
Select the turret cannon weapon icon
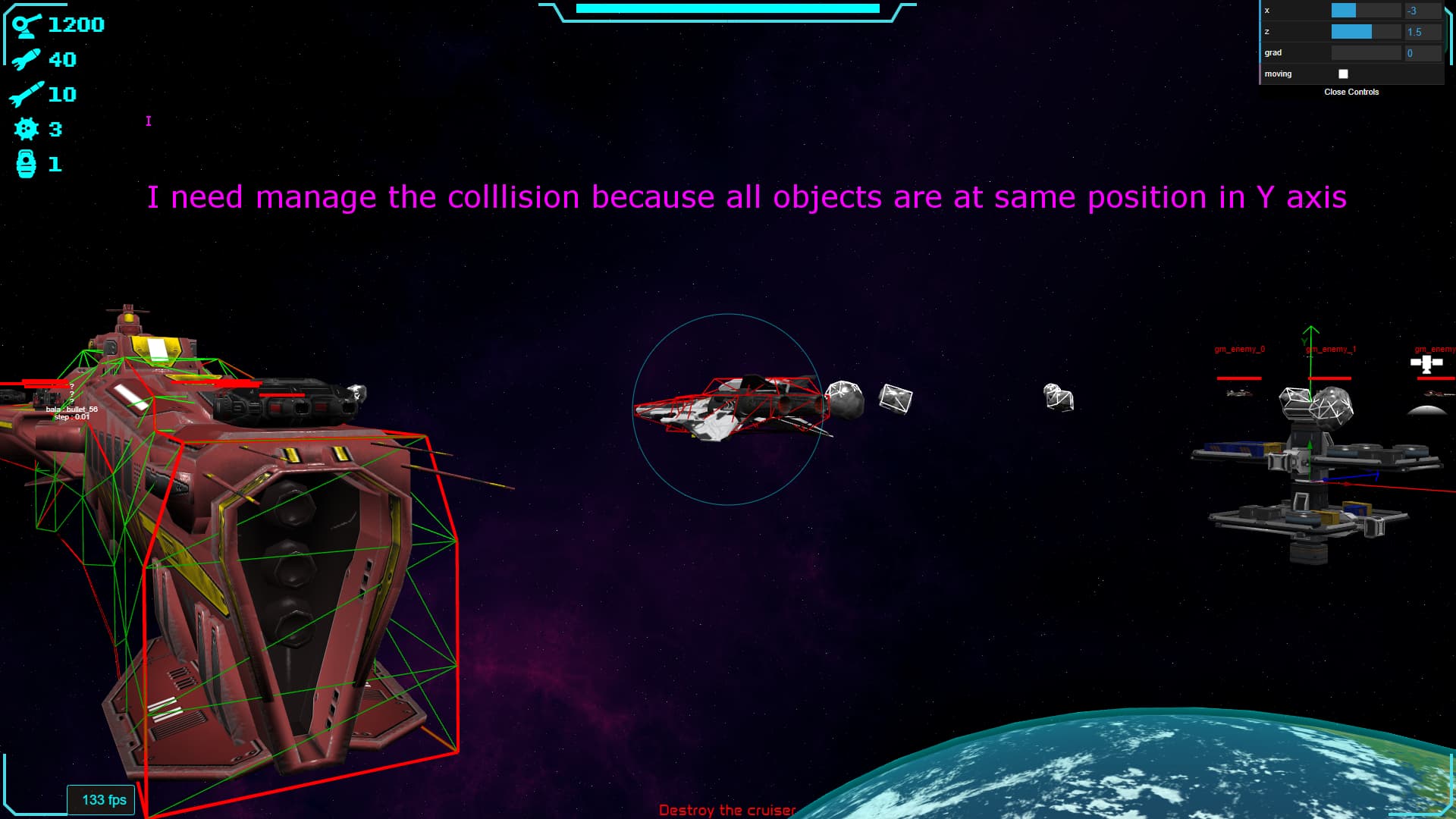point(27,25)
